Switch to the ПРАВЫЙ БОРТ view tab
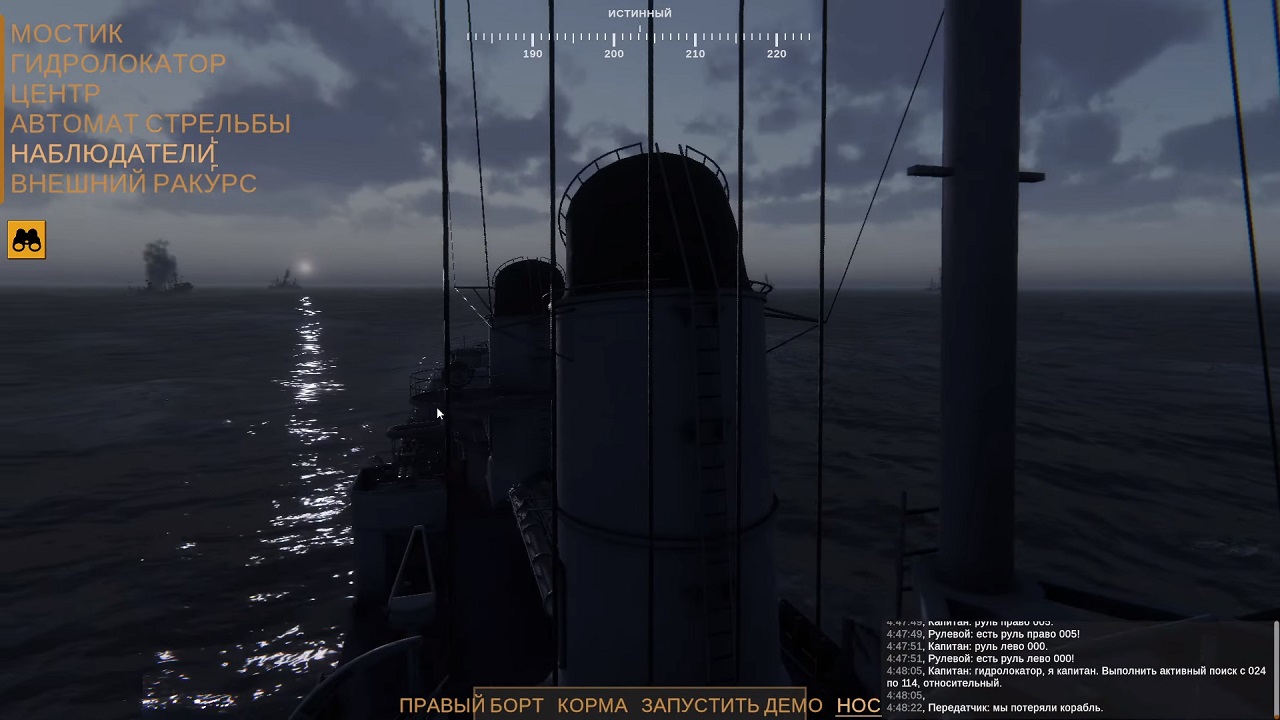 471,705
